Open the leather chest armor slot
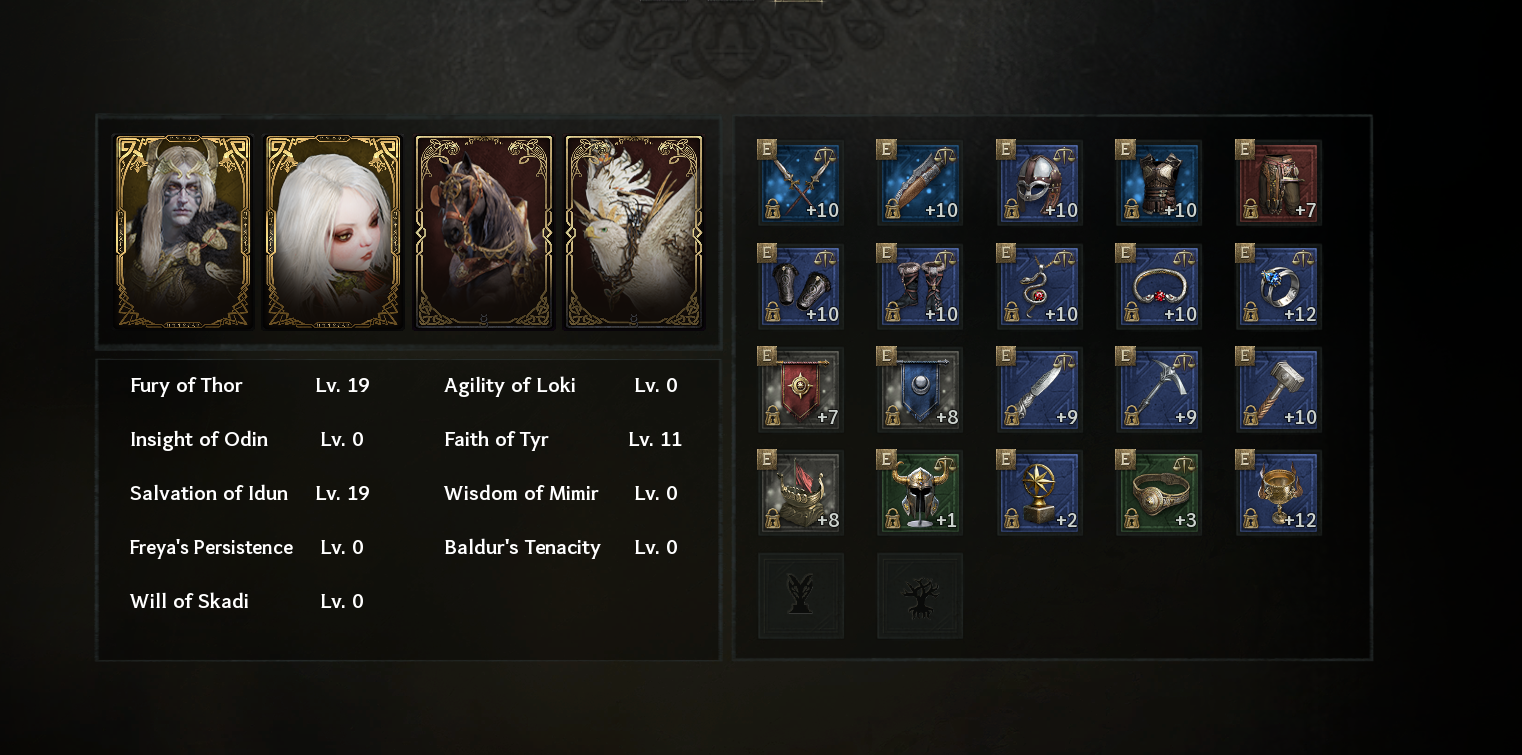 tap(1158, 183)
